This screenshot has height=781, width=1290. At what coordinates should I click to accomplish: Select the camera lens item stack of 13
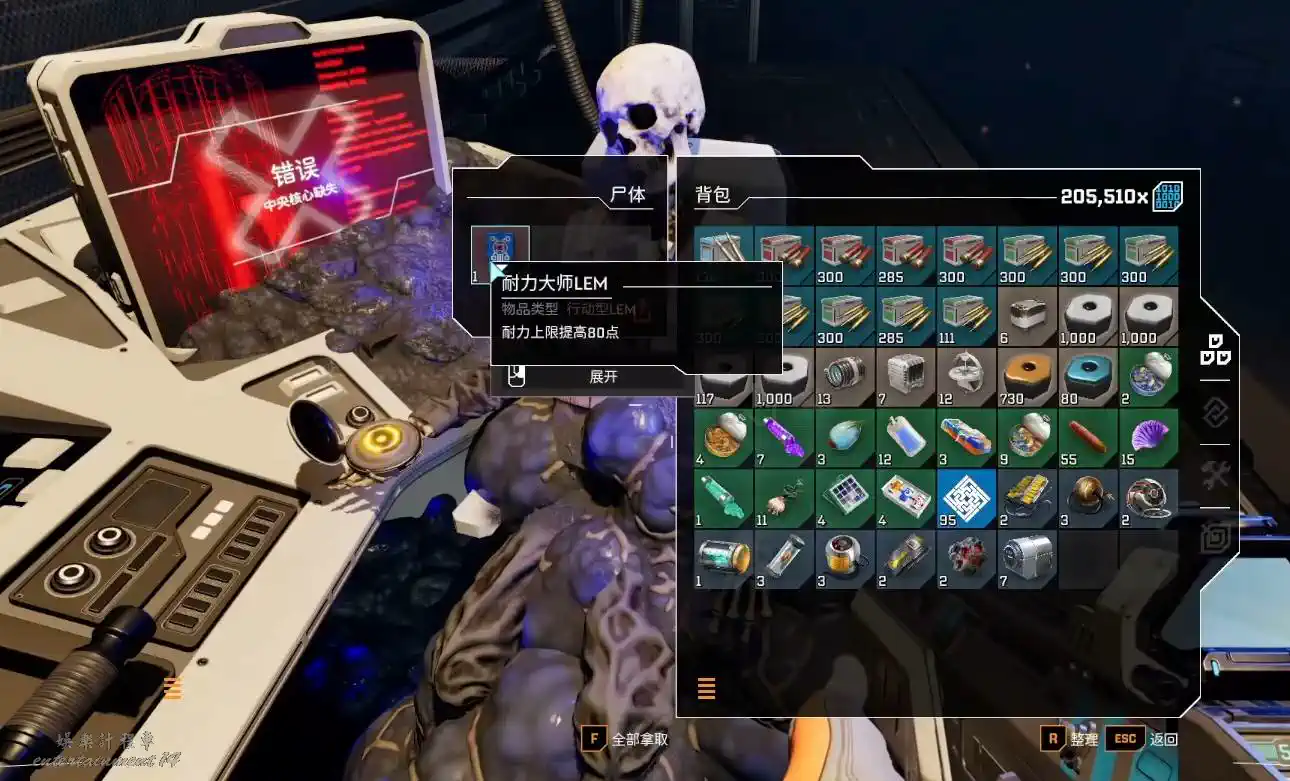coord(845,376)
